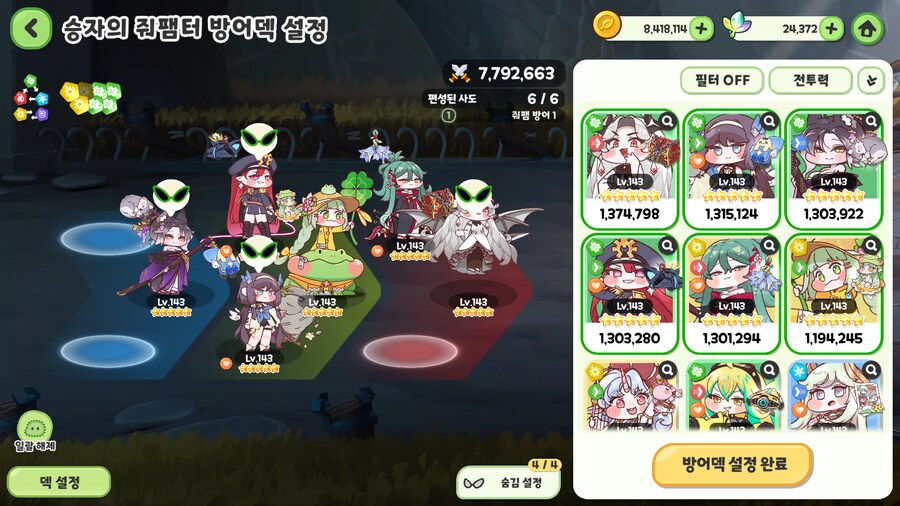Return to home via the house icon

pyautogui.click(x=867, y=28)
